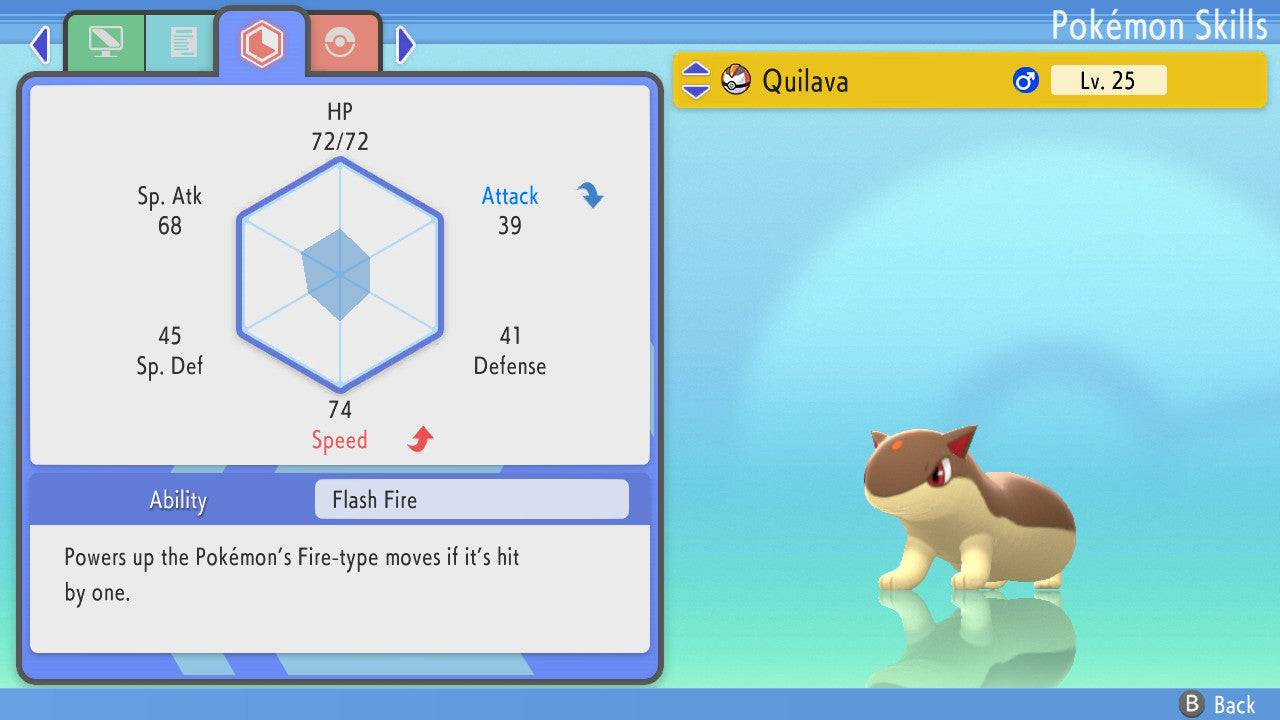Switch to the monitor summary tab
1280x720 pixels.
click(105, 43)
